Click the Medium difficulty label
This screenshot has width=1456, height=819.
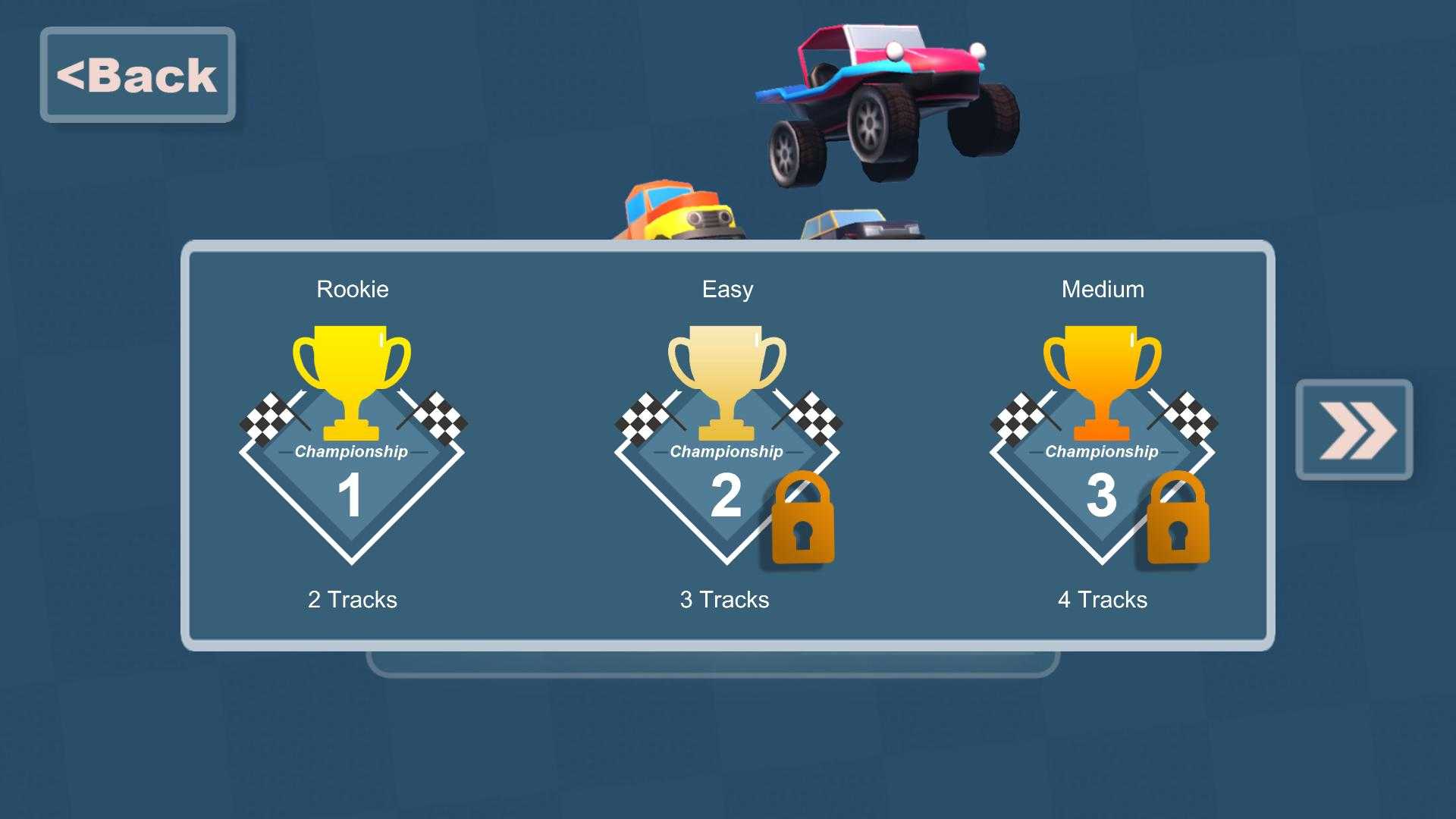click(x=1102, y=289)
